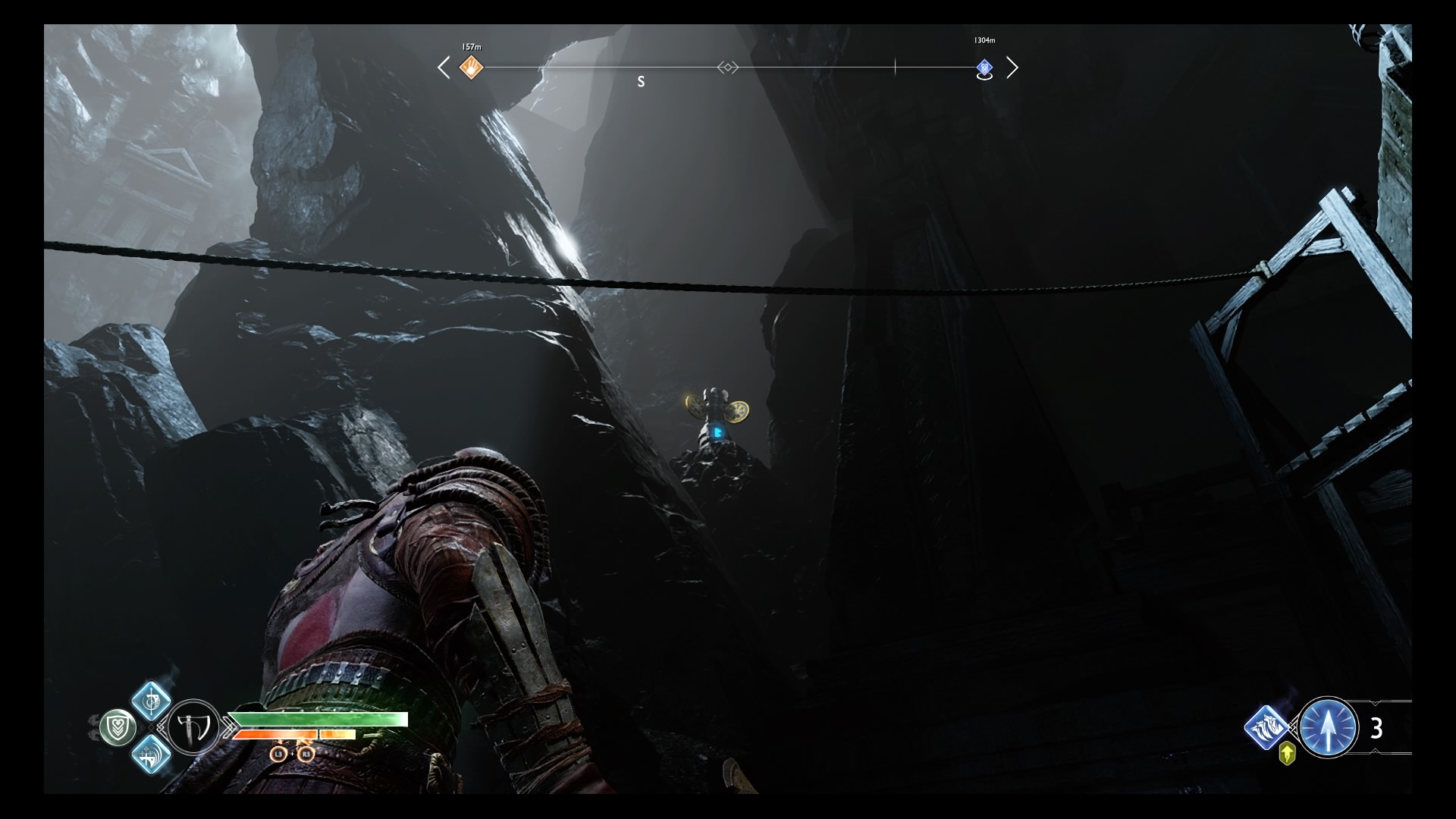
Task: Click the diamond center indicator on compass
Action: click(727, 68)
